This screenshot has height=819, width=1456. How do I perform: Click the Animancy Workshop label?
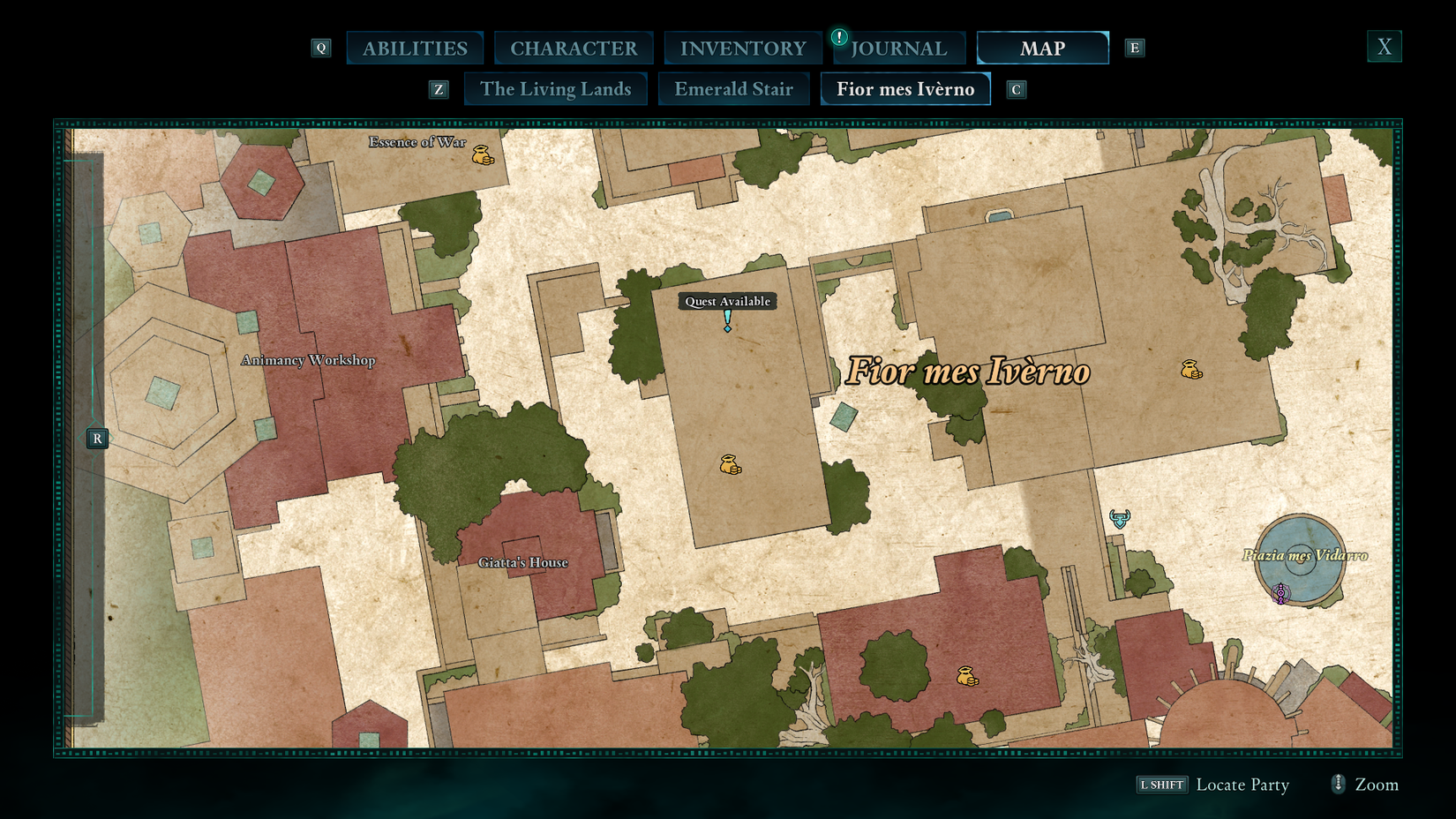coord(307,360)
